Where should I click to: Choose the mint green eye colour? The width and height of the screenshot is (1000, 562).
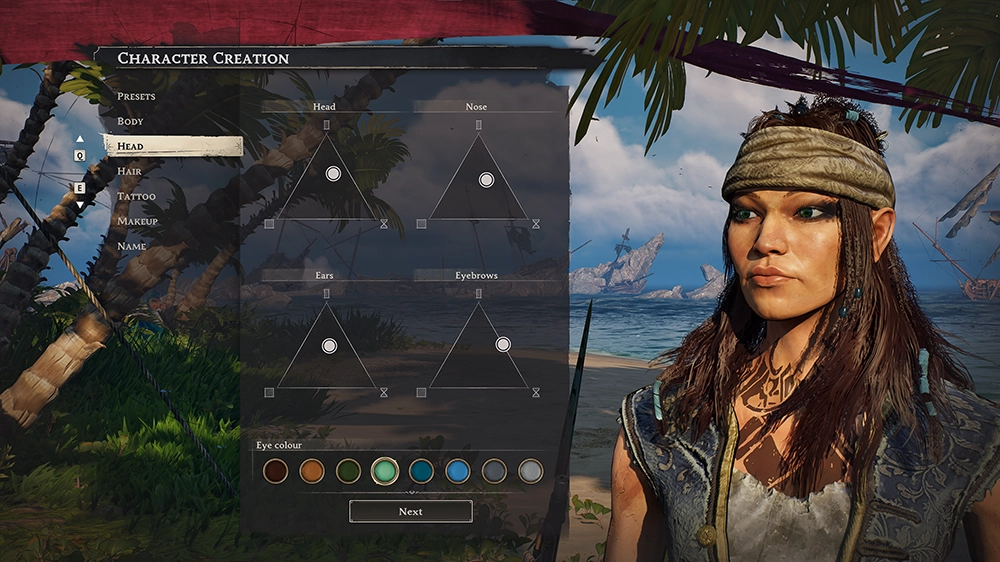tap(385, 471)
